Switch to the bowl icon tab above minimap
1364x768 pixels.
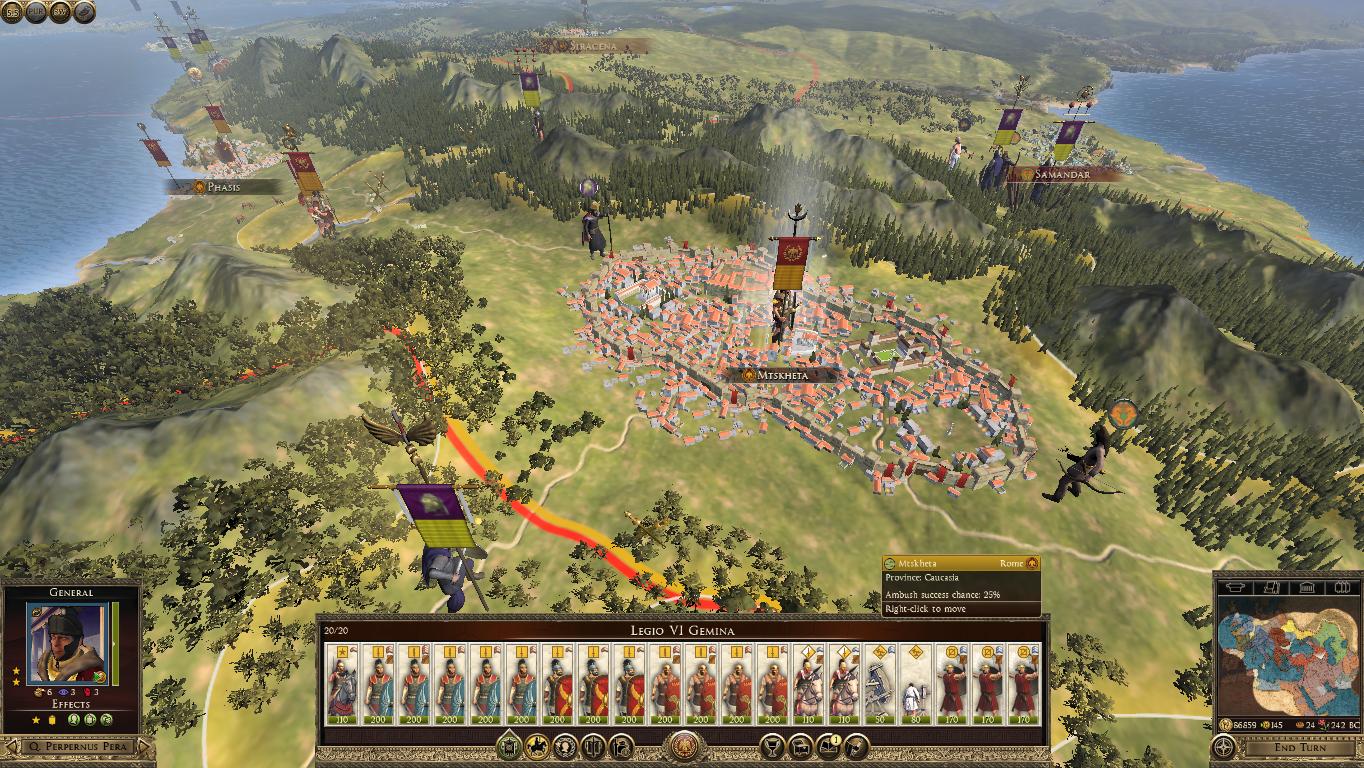1233,585
